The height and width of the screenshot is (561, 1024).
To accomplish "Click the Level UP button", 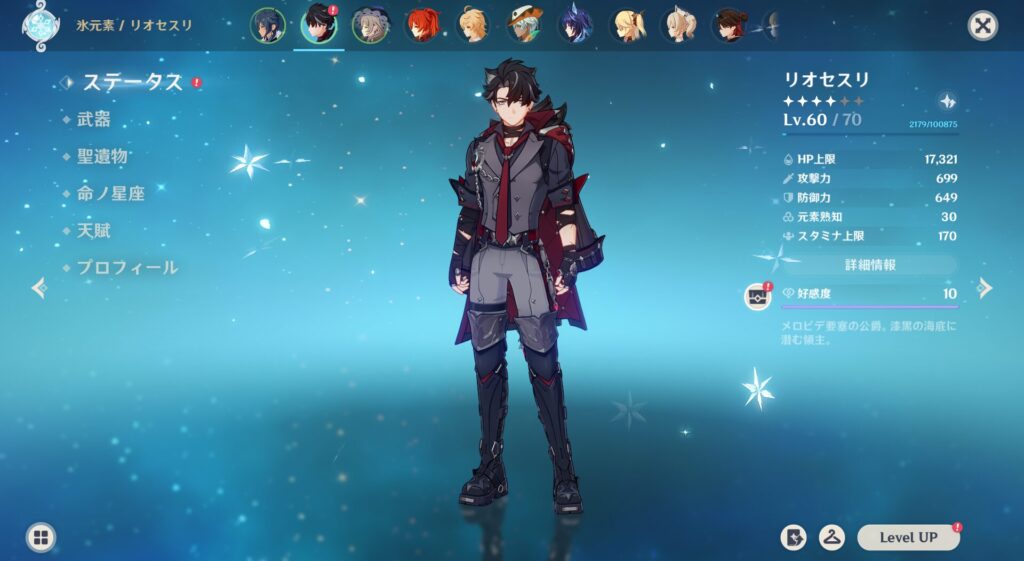I will click(908, 537).
